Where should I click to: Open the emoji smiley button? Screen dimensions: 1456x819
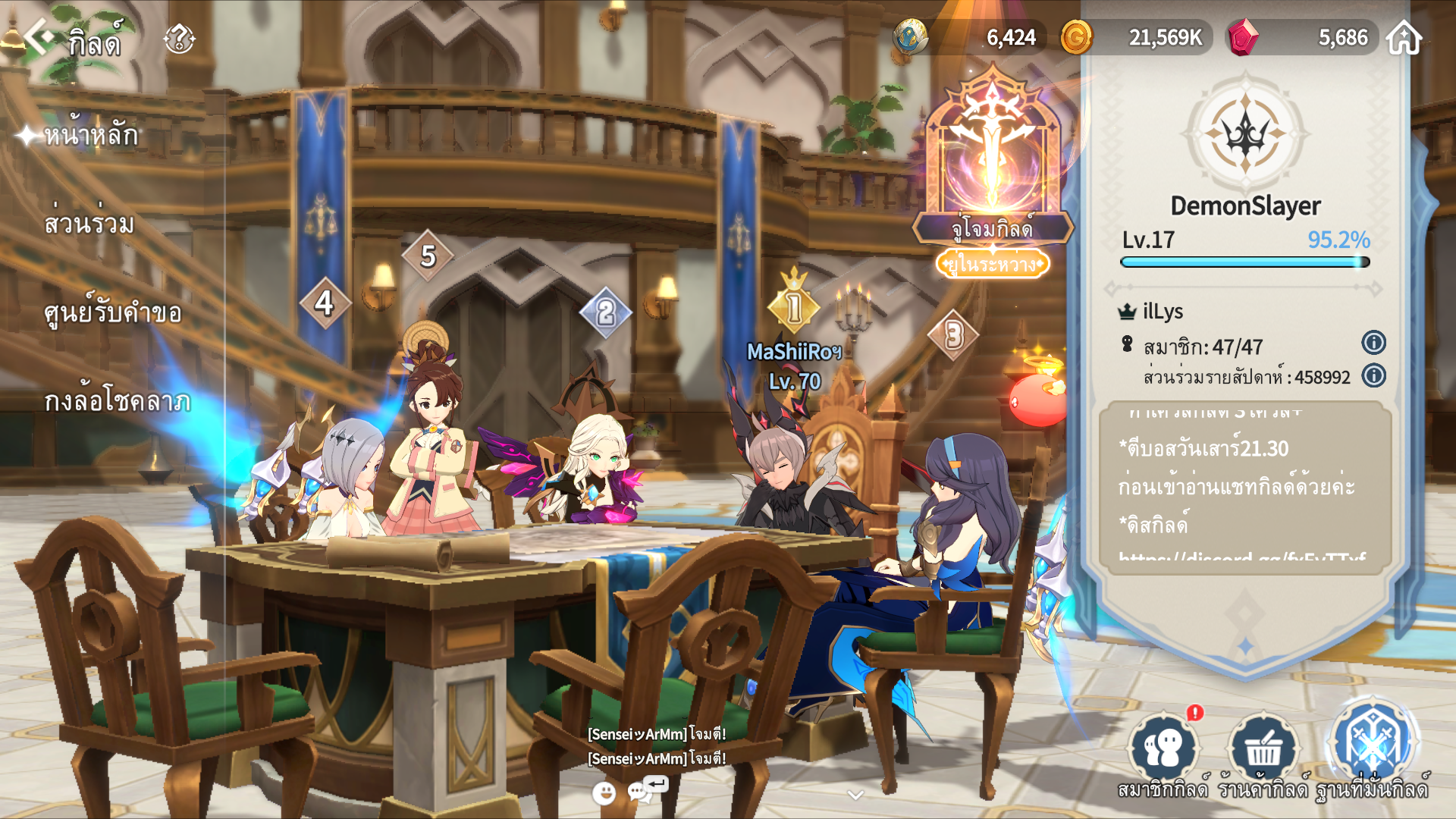click(x=604, y=793)
